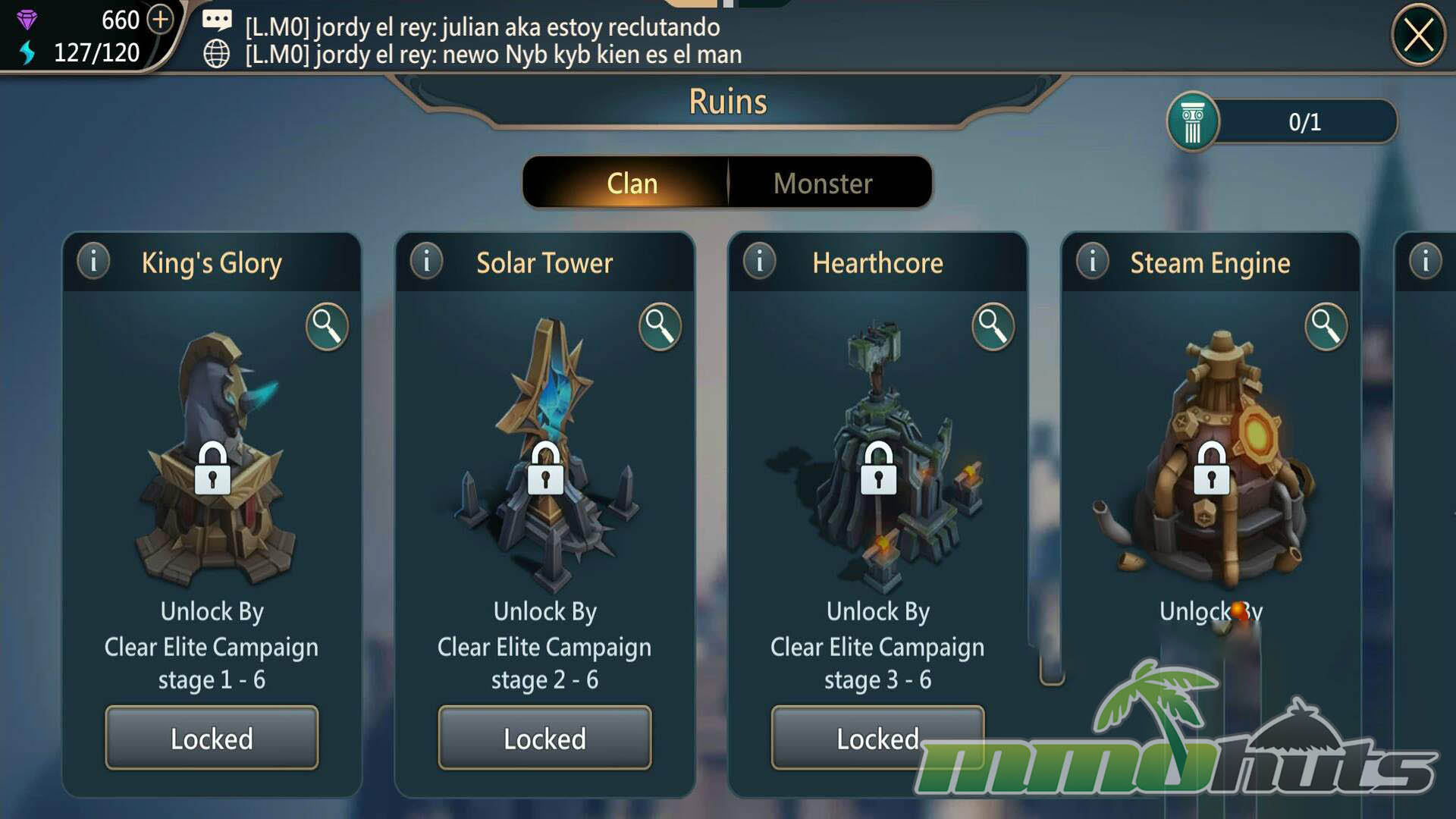
Task: View Hearthcore info
Action: tap(760, 262)
